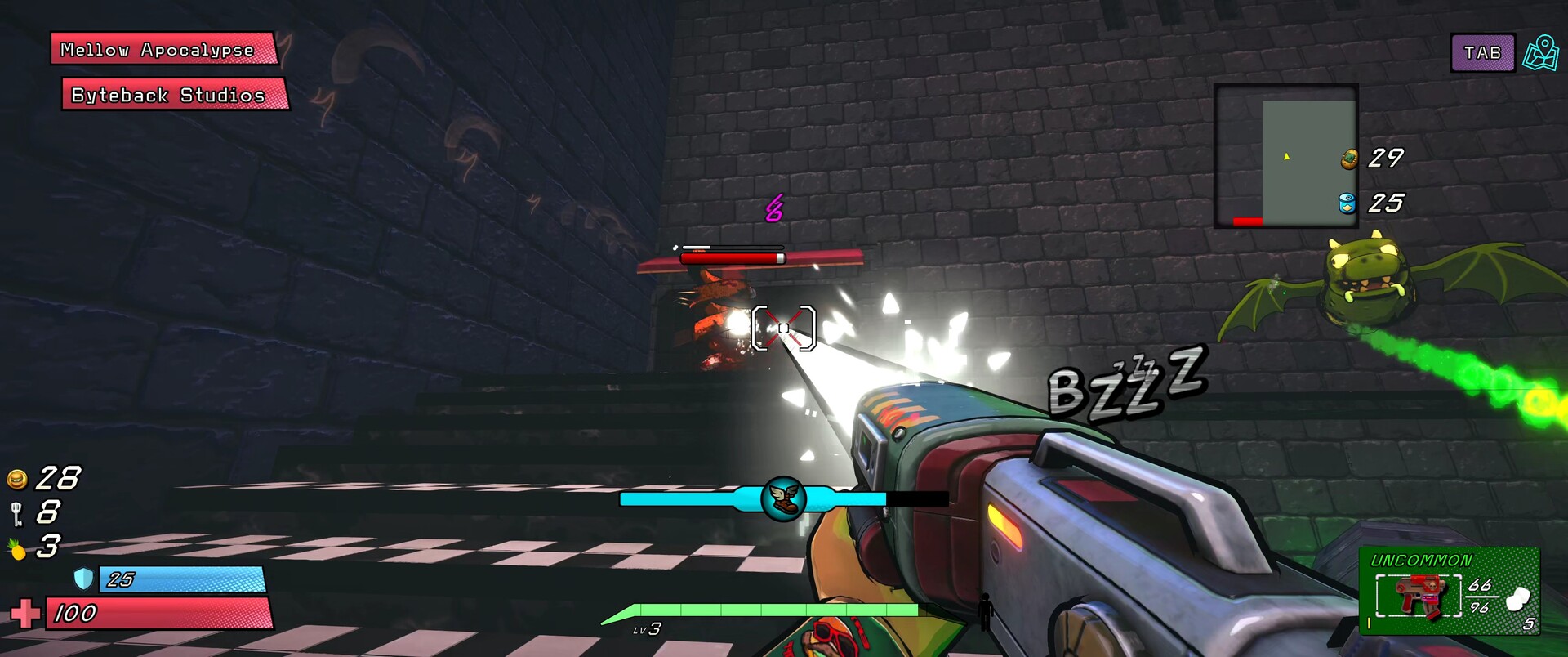The image size is (1568, 657).
Task: Click the winged boot dash icon
Action: (783, 498)
